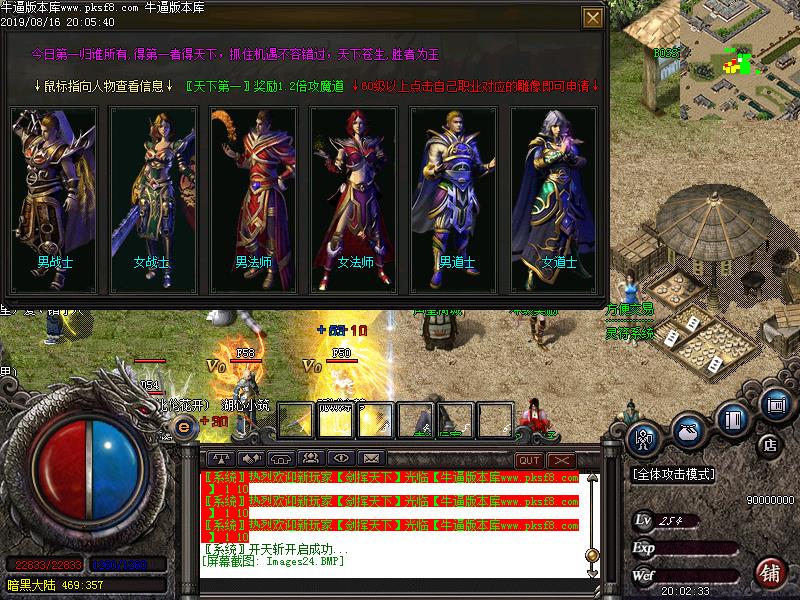Click the orange e button
The height and width of the screenshot is (600, 800).
(184, 426)
